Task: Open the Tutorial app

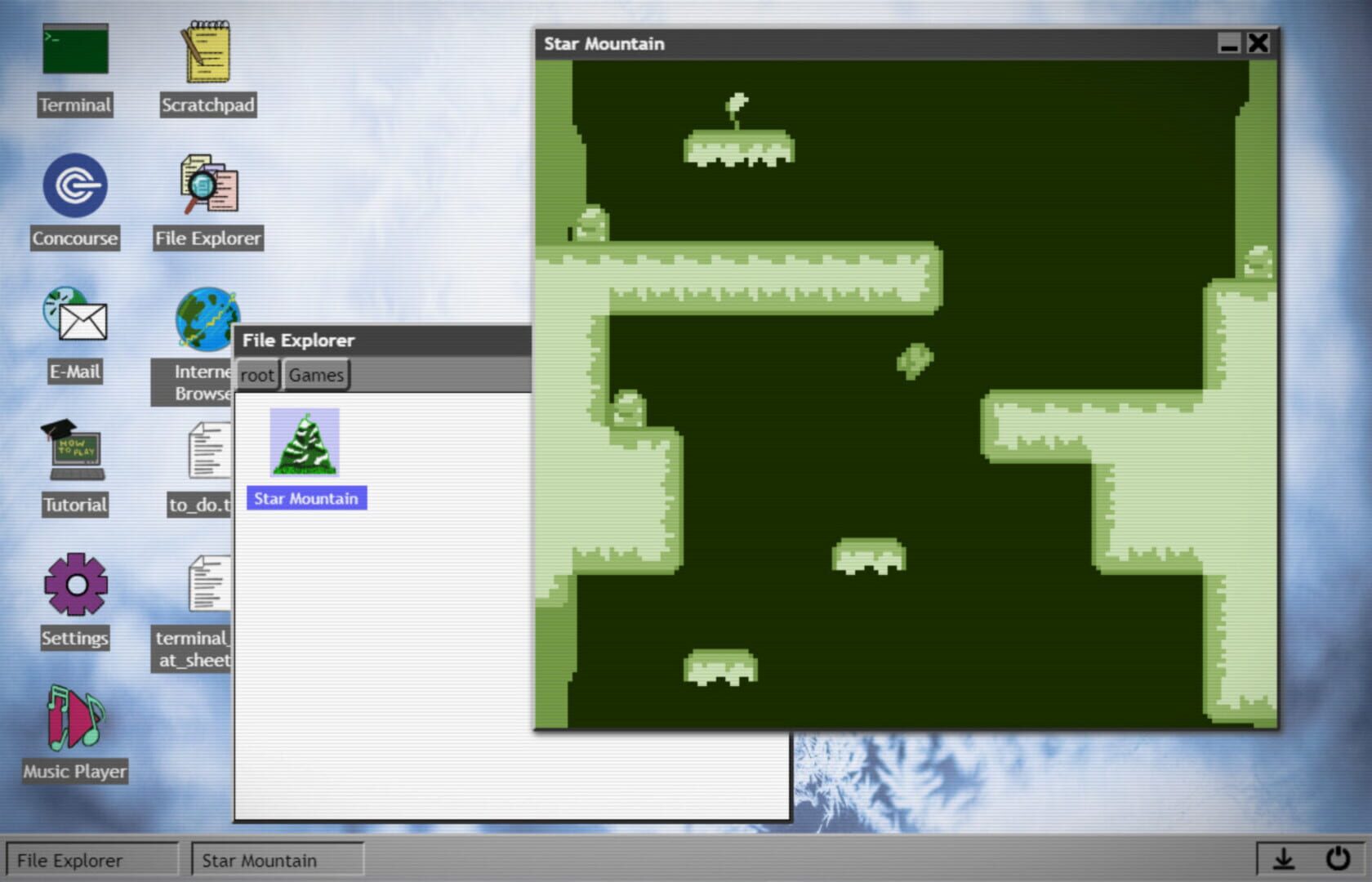Action: [74, 455]
